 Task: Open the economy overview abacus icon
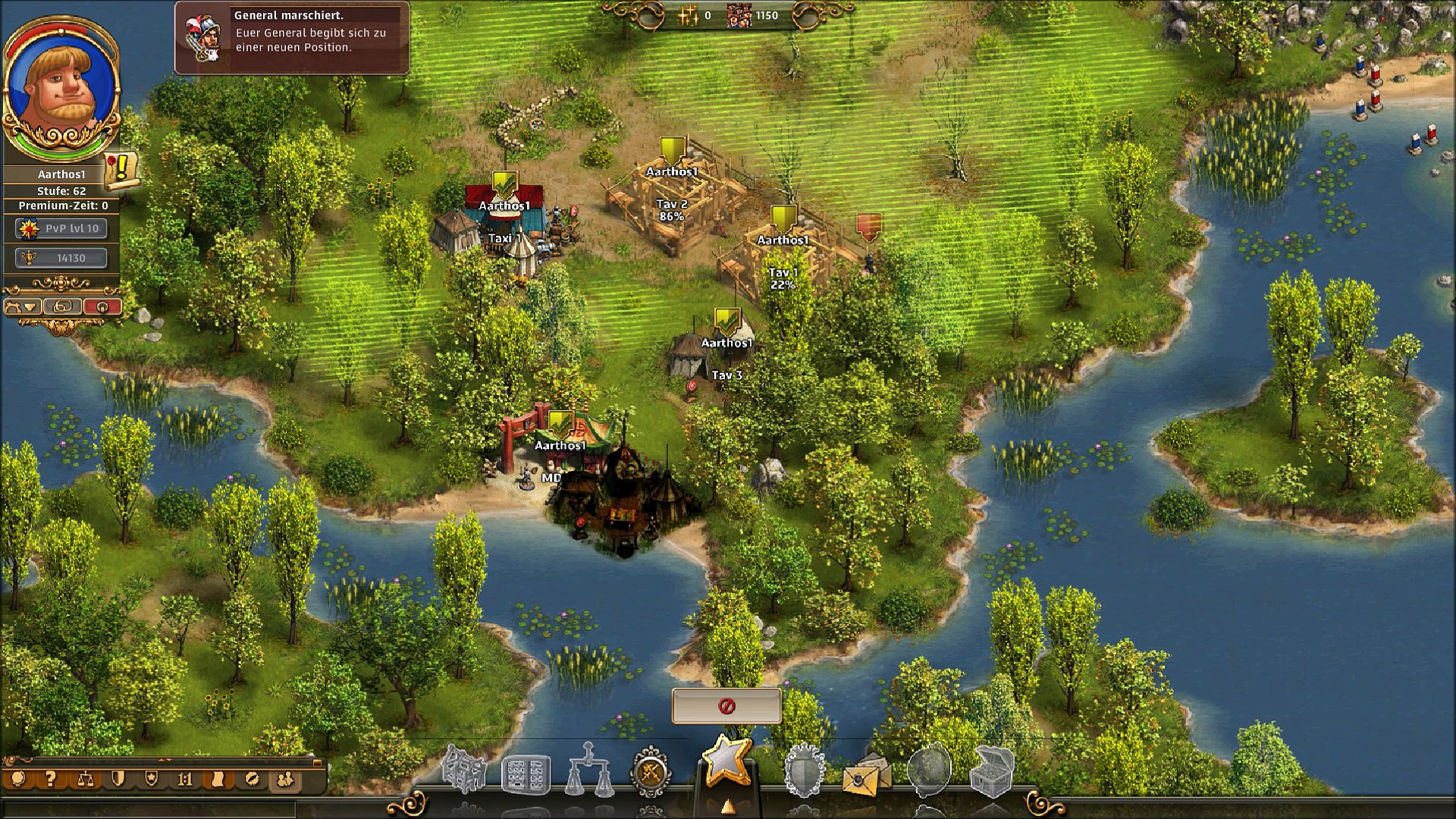click(526, 774)
